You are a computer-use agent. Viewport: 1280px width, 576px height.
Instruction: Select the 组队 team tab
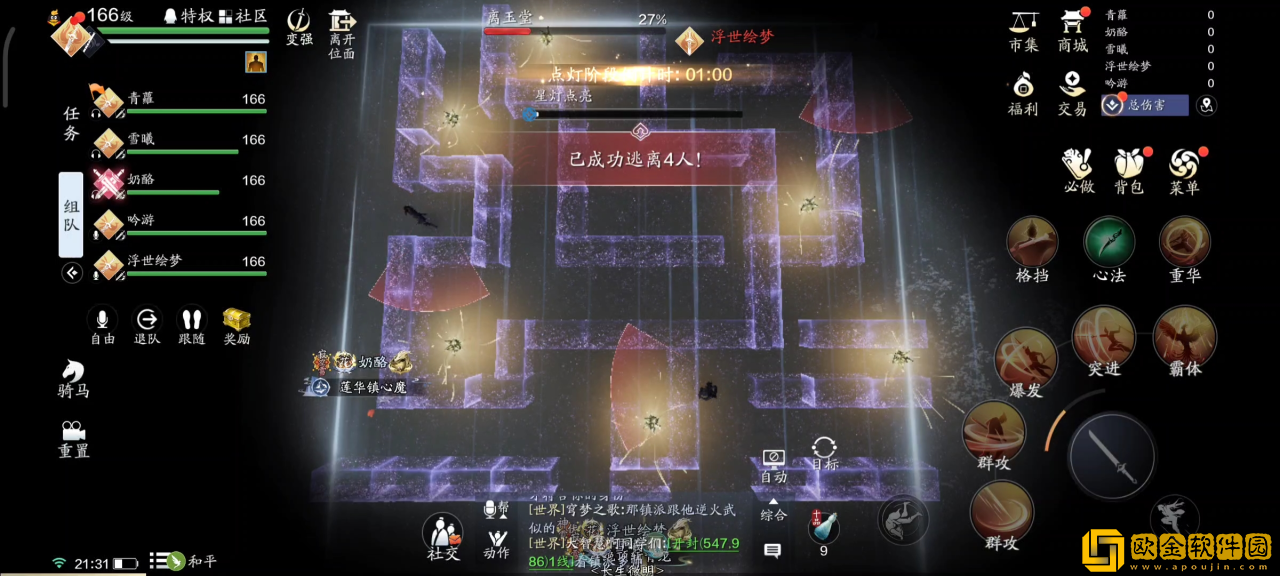coord(71,215)
